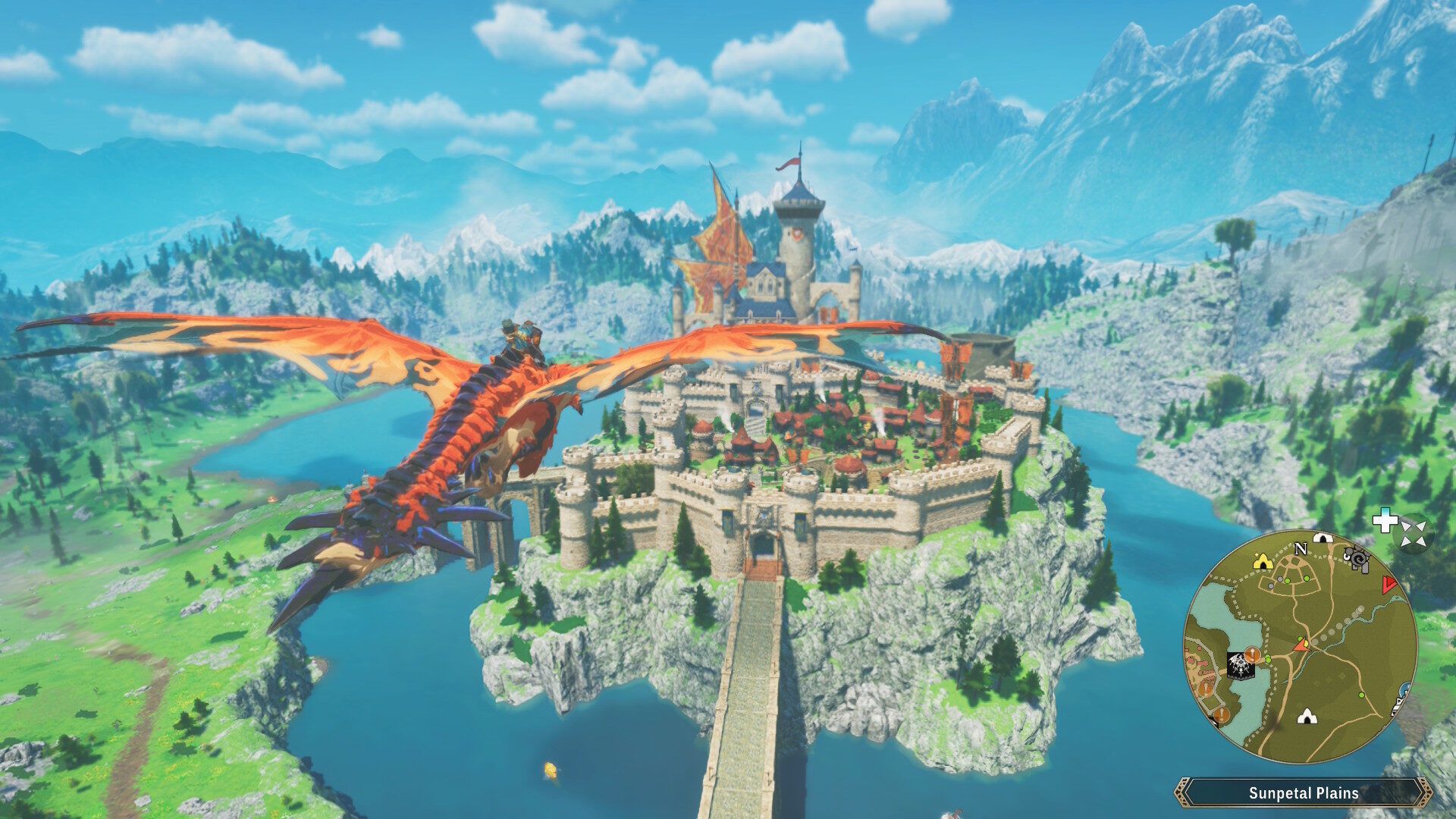Click the Catavan stand icon on the minimap
The image size is (1456, 819).
1358,560
